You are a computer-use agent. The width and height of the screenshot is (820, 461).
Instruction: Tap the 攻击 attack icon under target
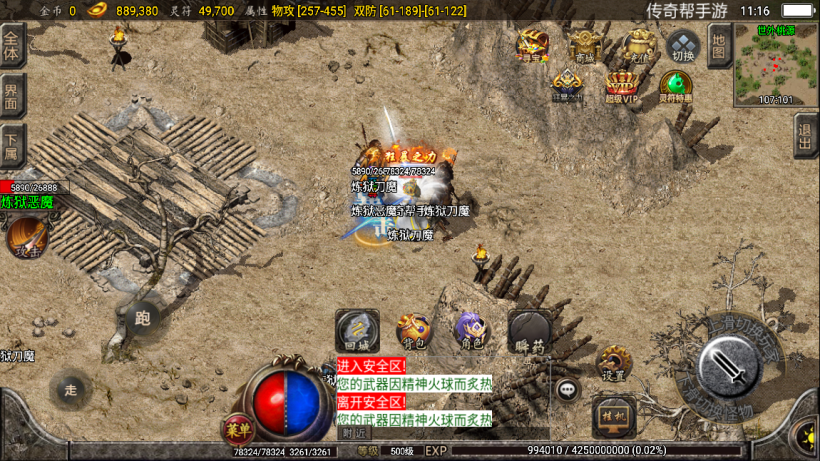pyautogui.click(x=27, y=238)
